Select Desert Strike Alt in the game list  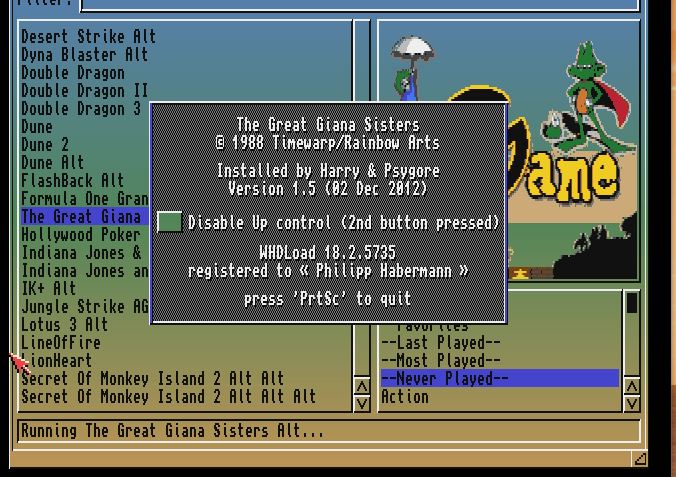pyautogui.click(x=88, y=37)
